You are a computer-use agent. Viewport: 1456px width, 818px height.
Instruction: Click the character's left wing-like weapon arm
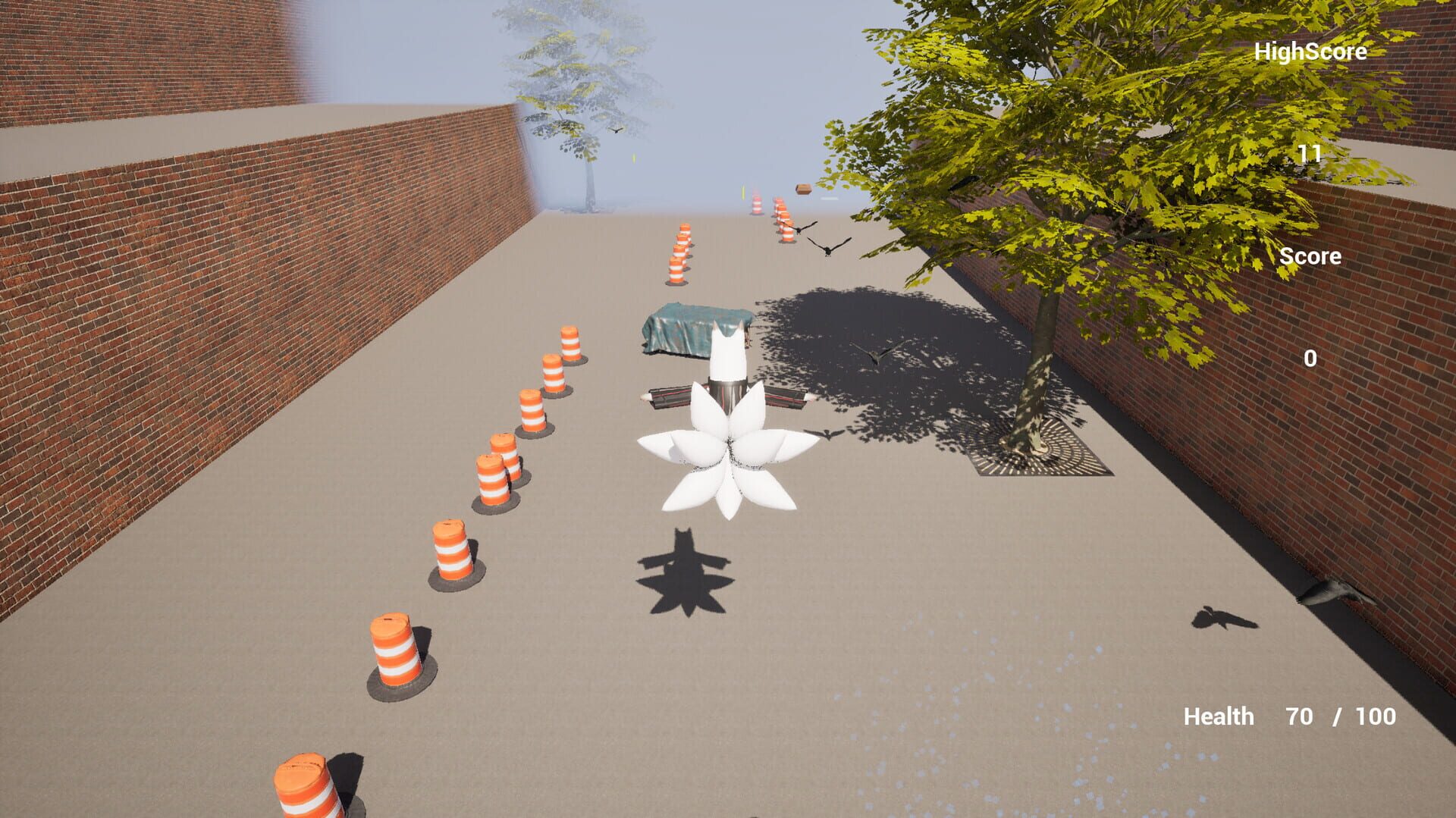point(667,396)
